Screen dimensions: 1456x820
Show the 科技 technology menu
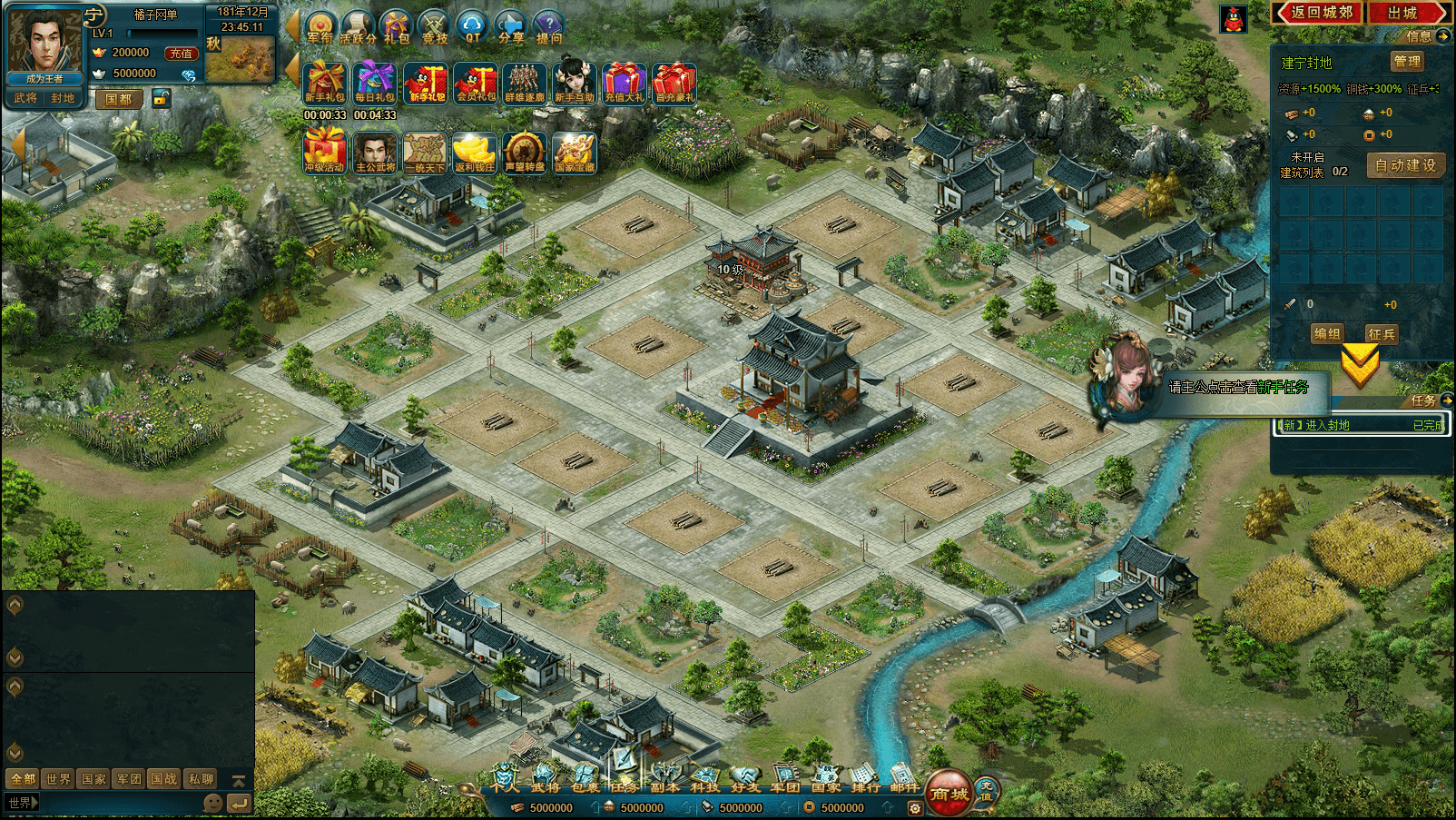(704, 777)
